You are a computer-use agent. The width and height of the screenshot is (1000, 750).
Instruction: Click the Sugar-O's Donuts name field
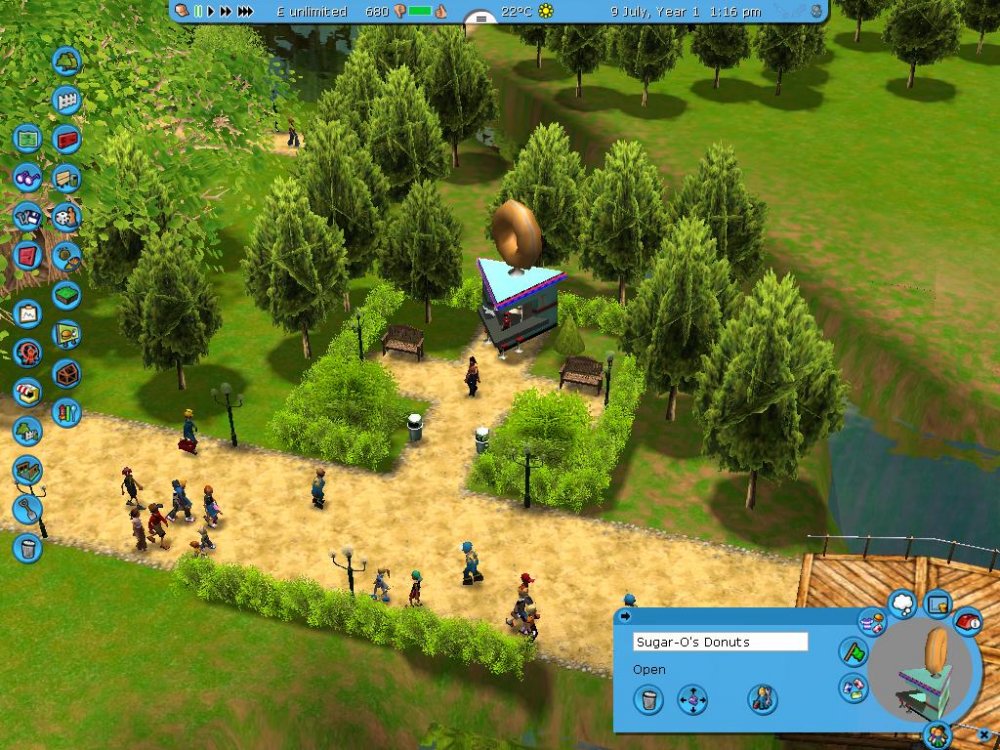[x=720, y=642]
